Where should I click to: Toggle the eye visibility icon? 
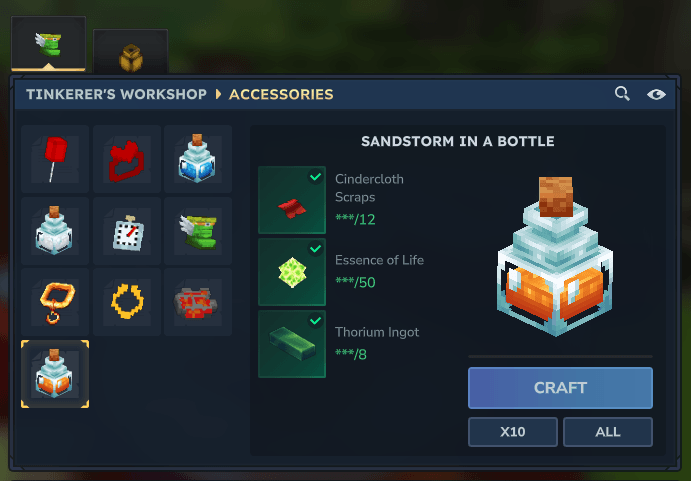pos(656,94)
